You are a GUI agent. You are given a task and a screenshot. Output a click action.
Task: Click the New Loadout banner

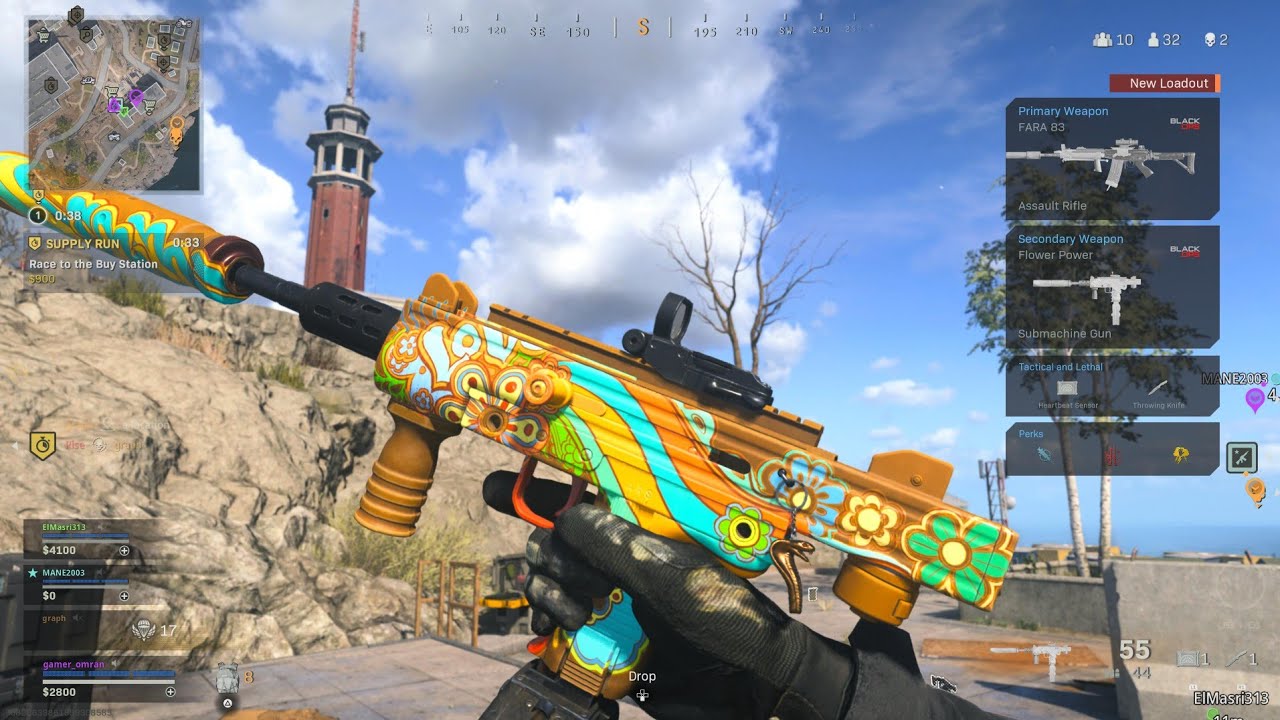tap(1164, 83)
